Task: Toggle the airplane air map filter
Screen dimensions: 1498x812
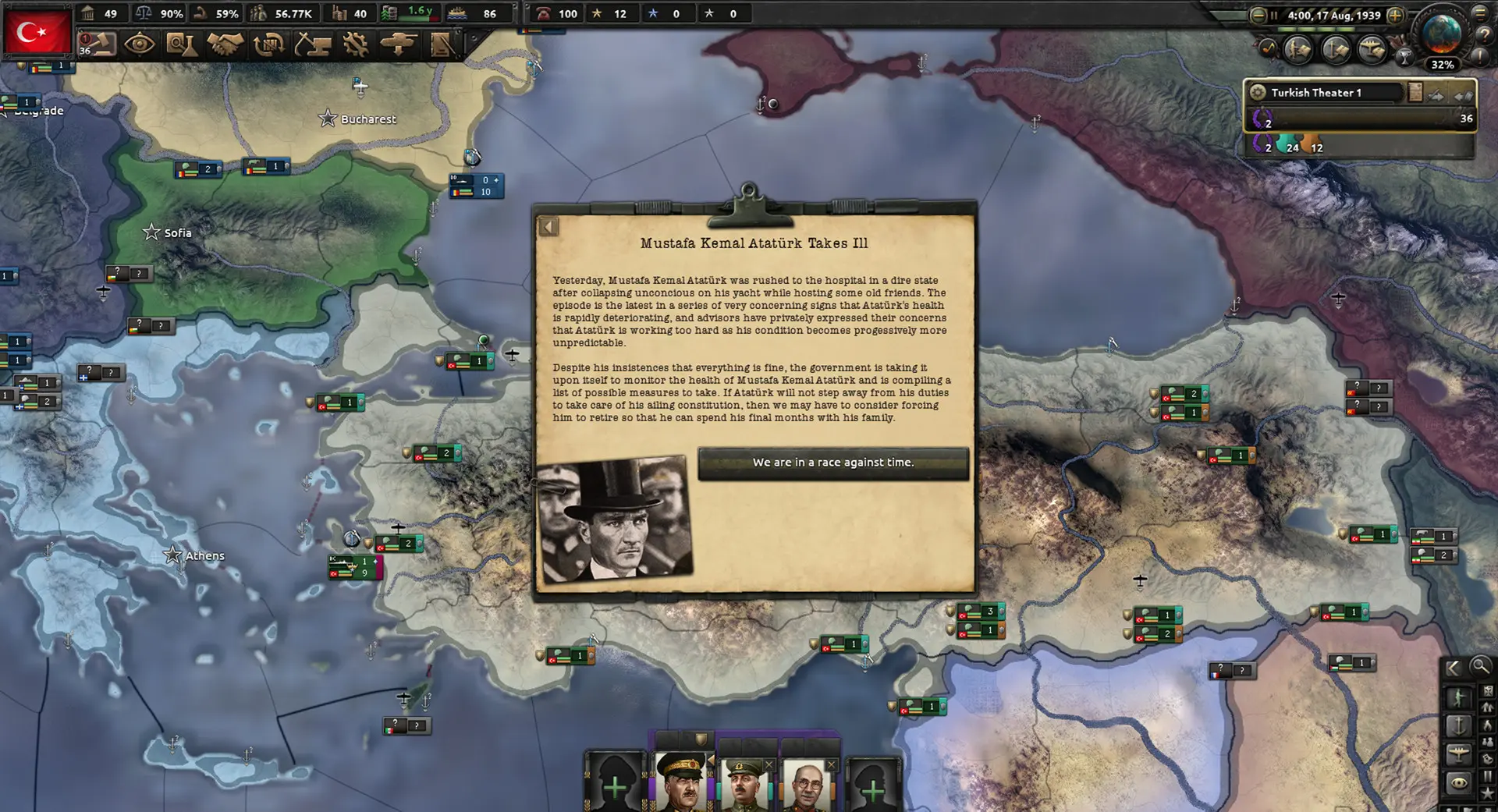Action: tap(1459, 754)
